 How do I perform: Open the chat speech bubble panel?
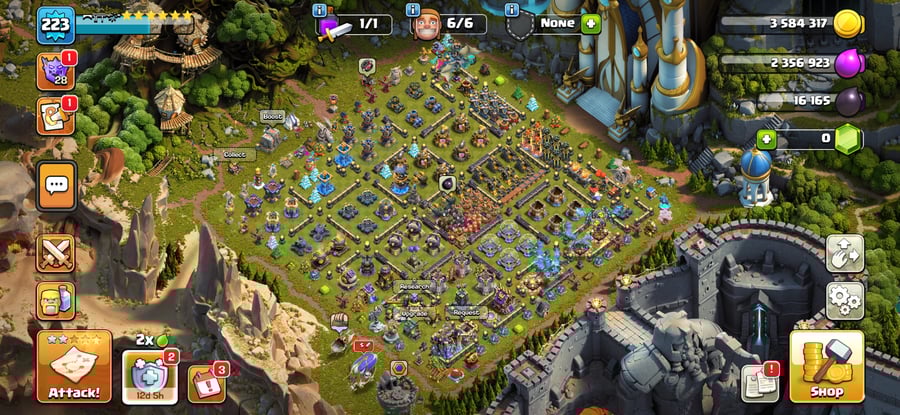(x=56, y=185)
